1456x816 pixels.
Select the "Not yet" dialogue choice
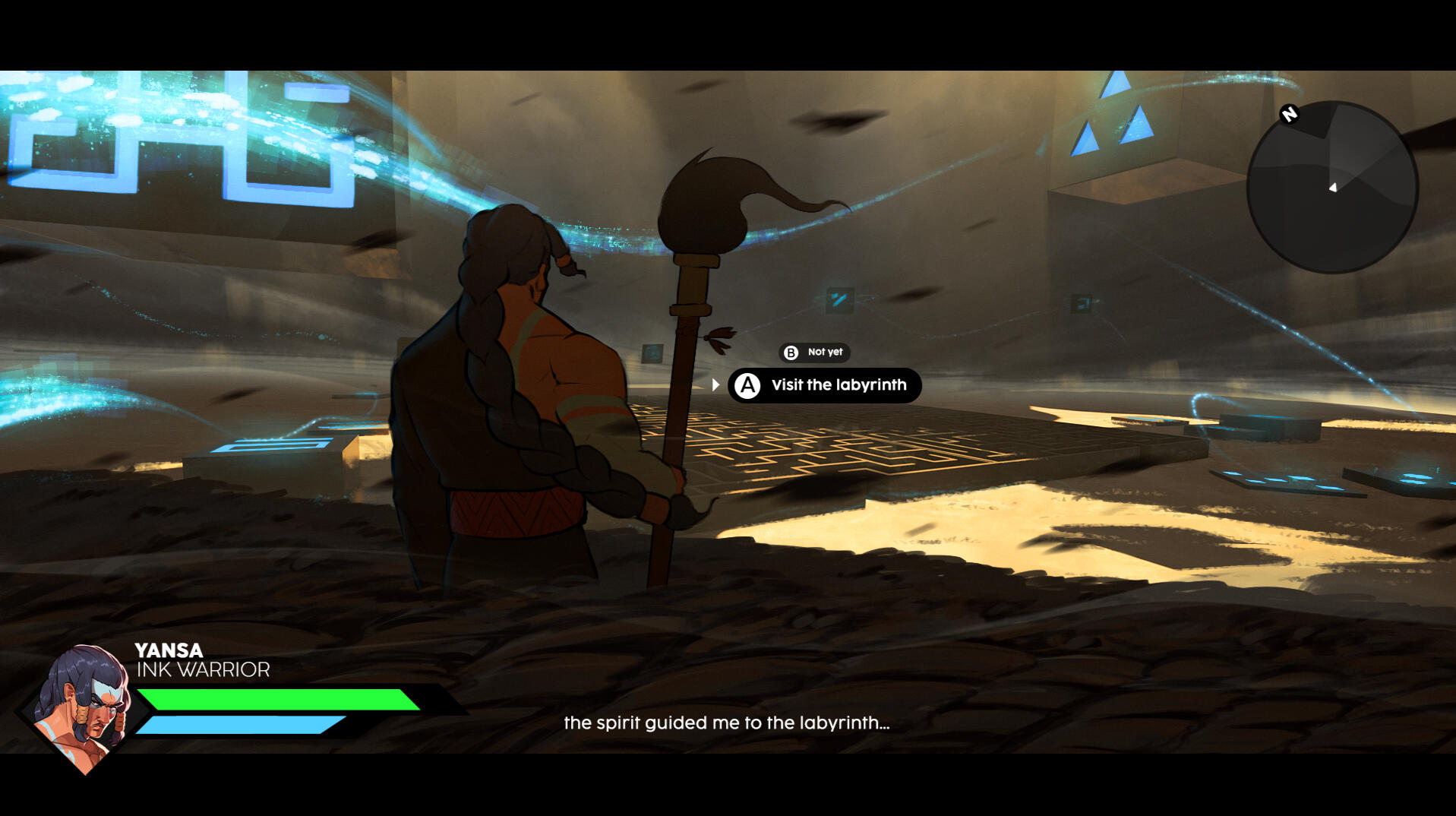815,353
